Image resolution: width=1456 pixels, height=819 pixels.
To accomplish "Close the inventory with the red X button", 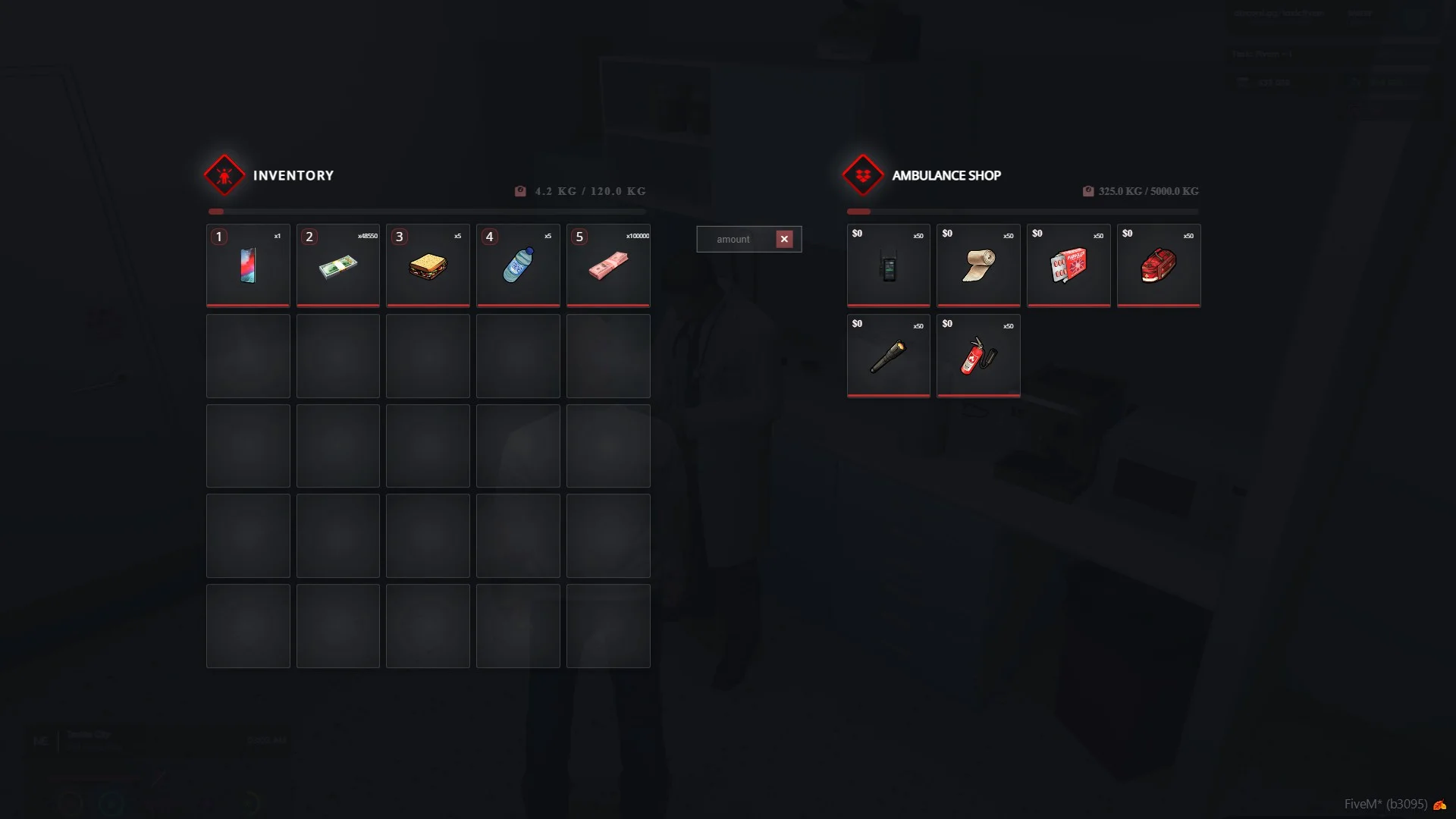I will click(784, 240).
